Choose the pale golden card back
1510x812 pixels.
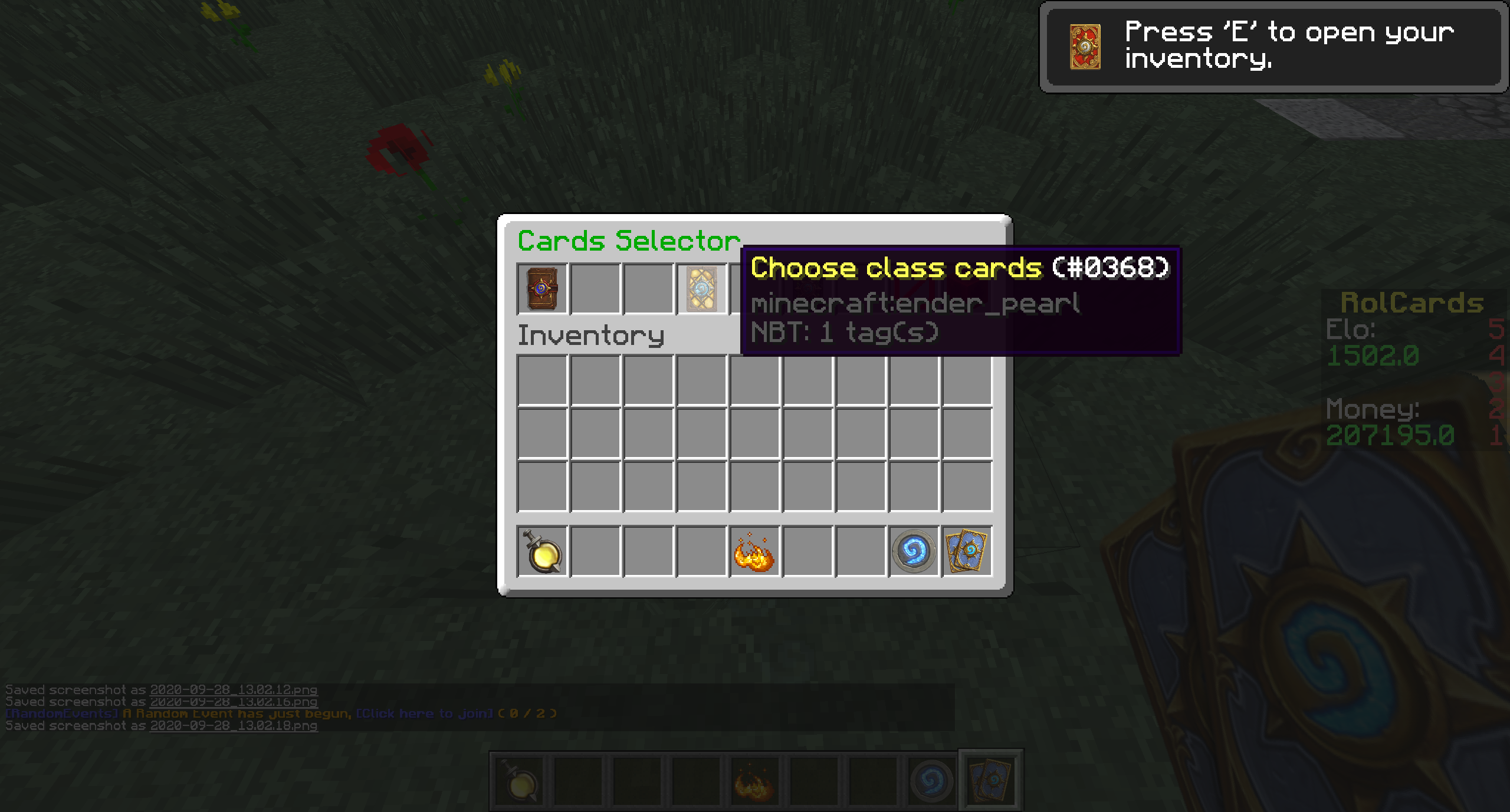point(701,288)
